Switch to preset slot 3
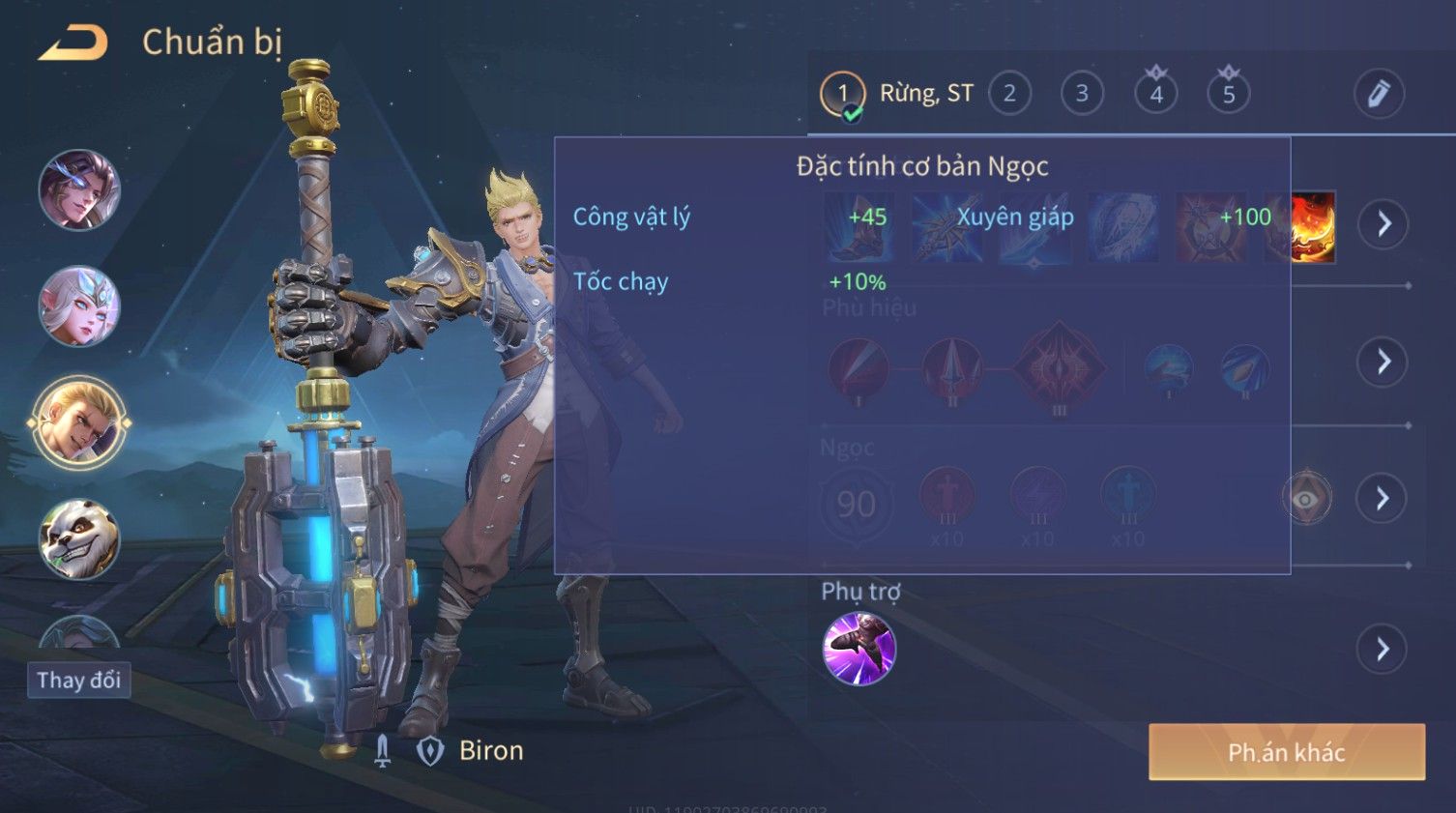The height and width of the screenshot is (813, 1456). click(x=1082, y=94)
